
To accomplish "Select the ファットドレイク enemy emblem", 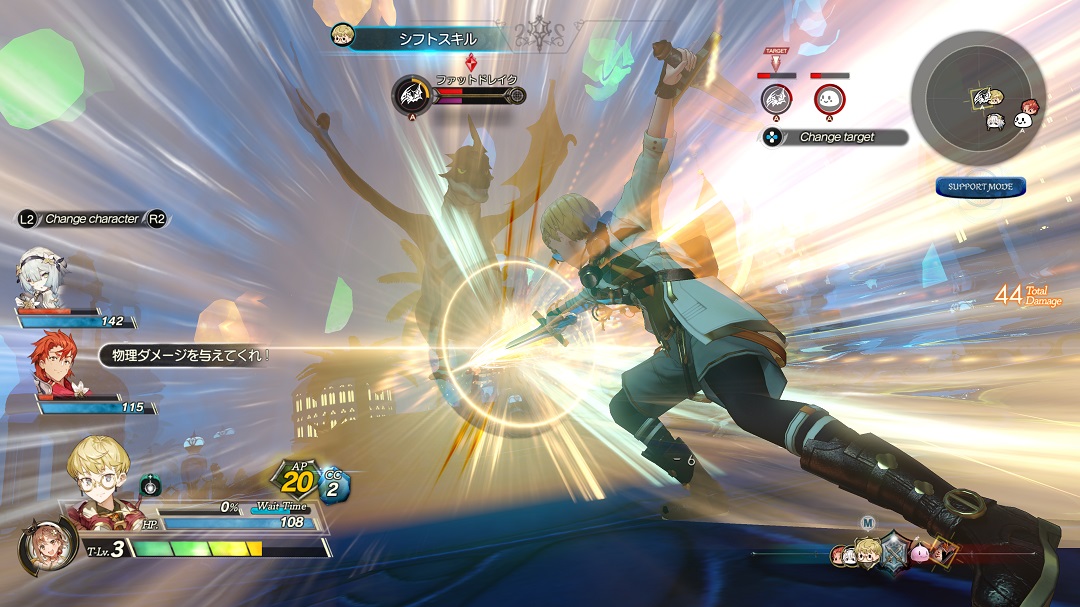I will [x=410, y=95].
